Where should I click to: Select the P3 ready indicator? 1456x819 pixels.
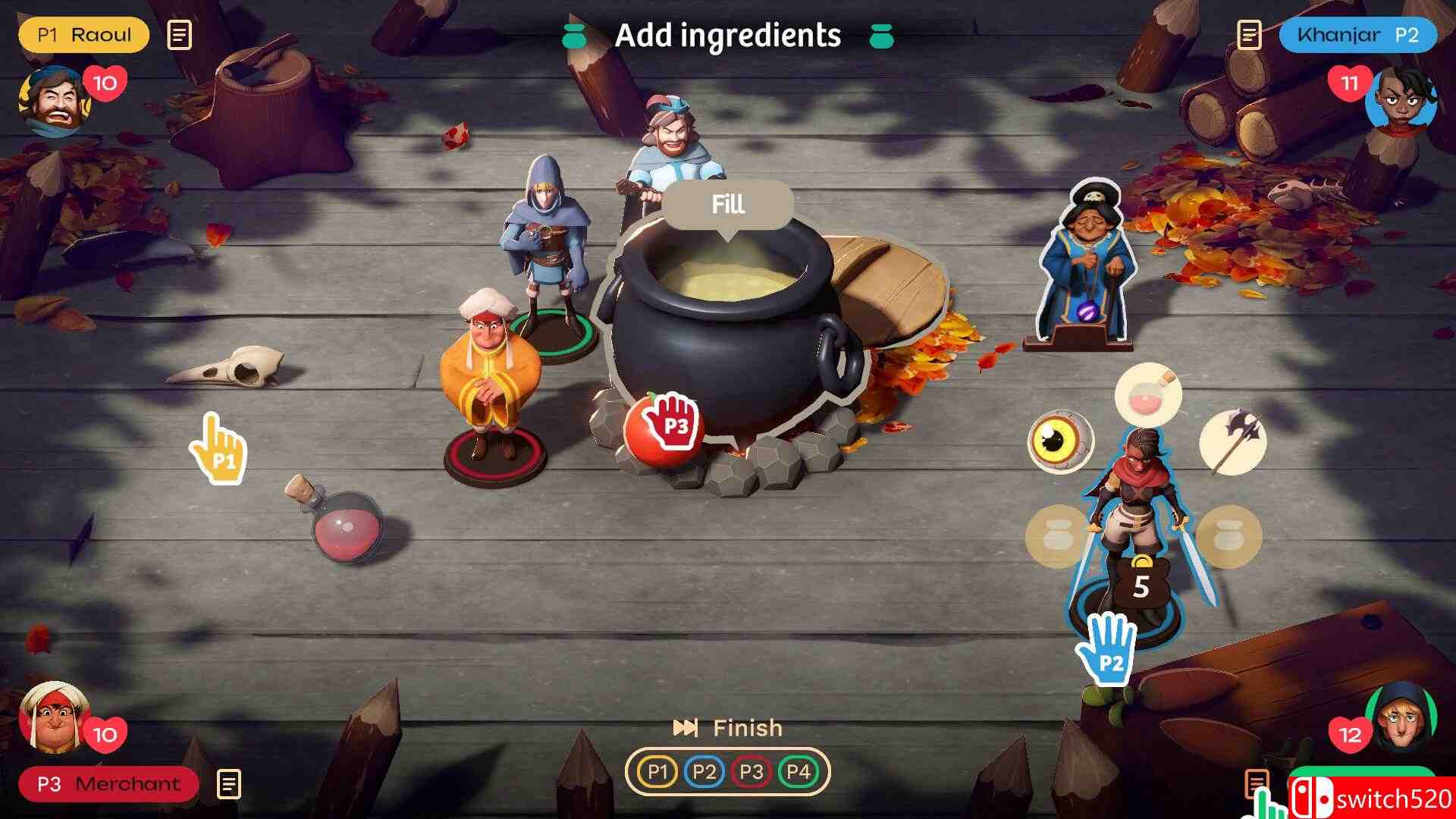tap(752, 772)
